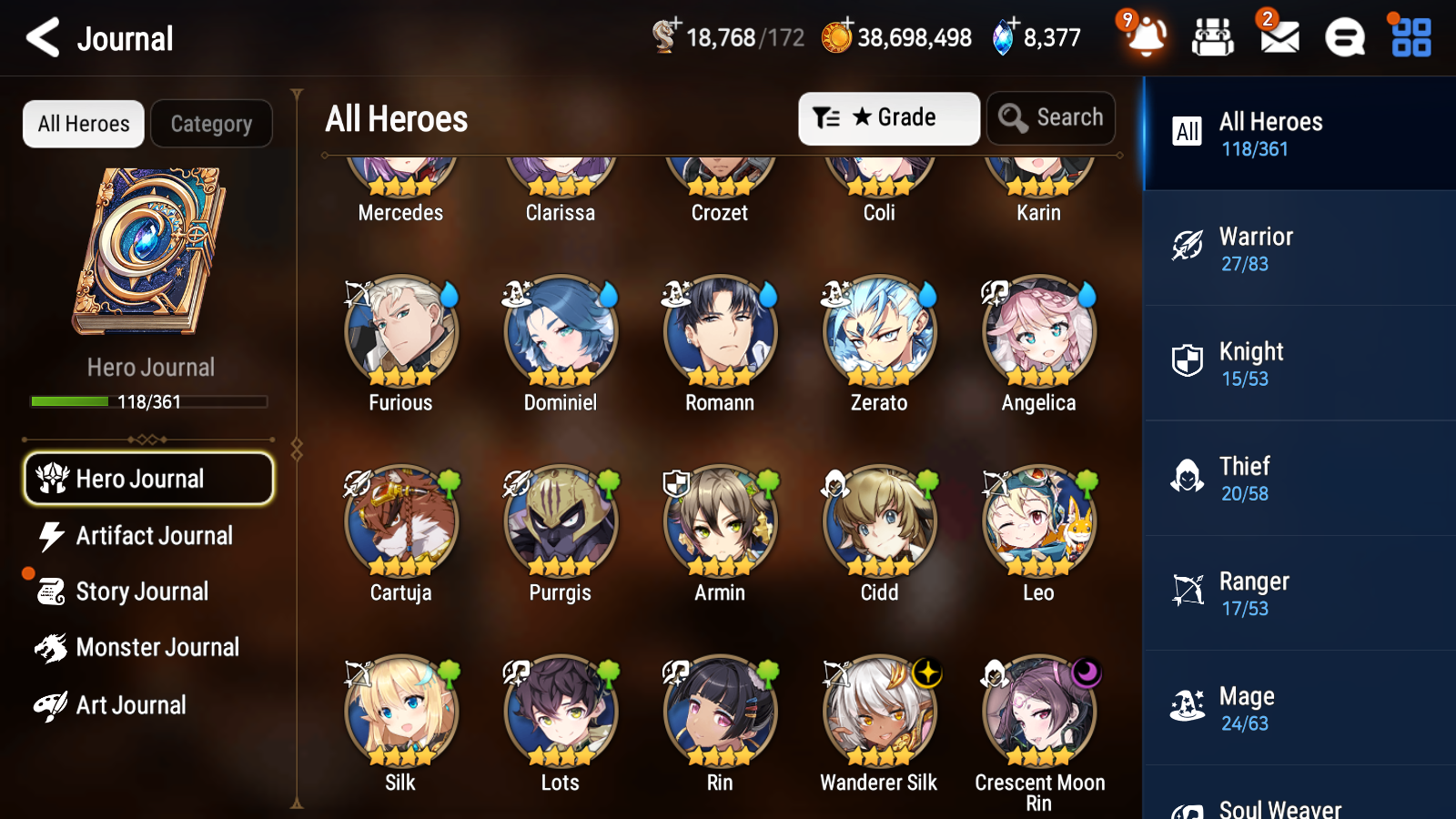Select the All Heroes tab
The image size is (1456, 819).
click(83, 124)
